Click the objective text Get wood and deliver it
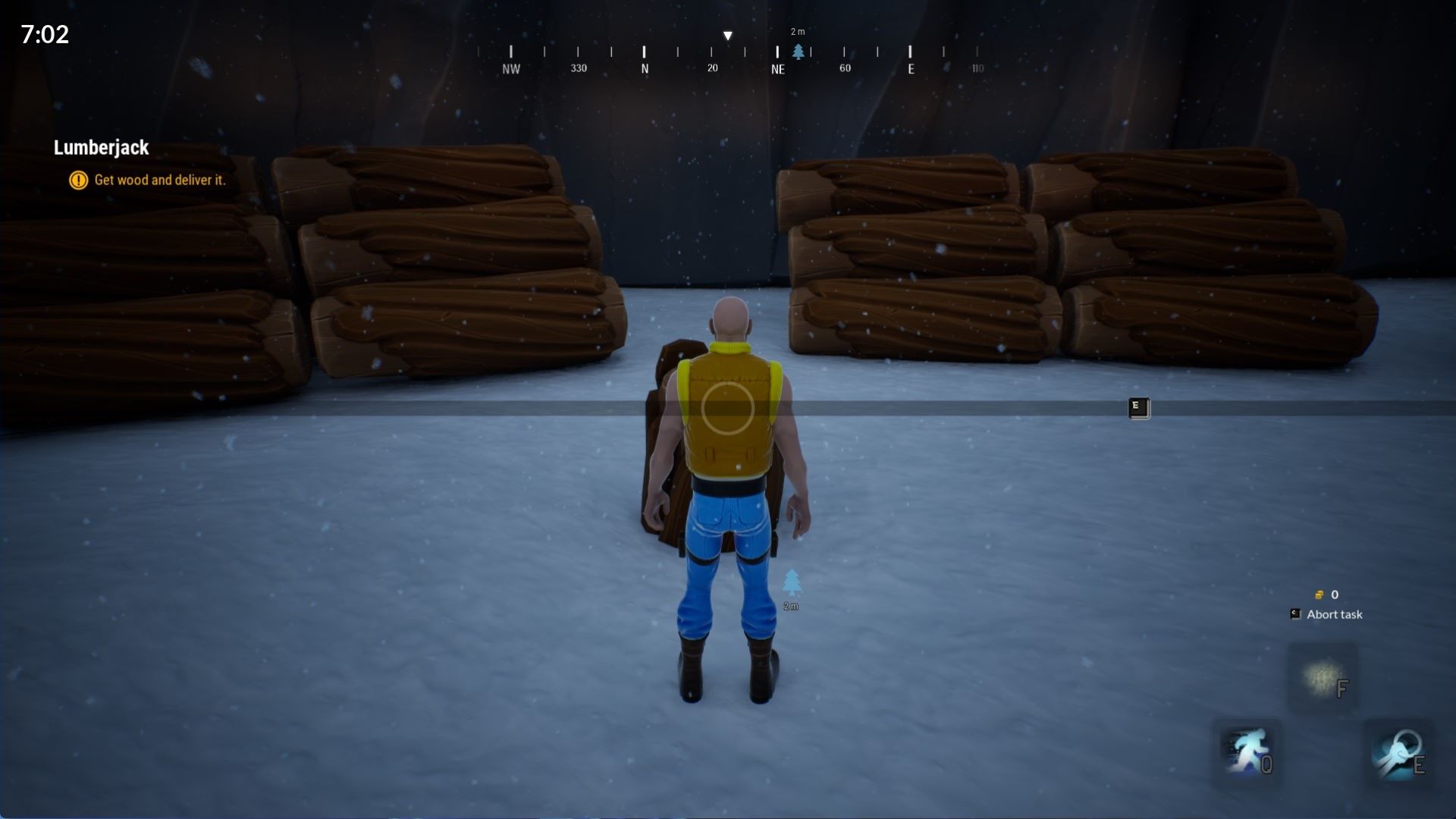The height and width of the screenshot is (819, 1456). pos(159,180)
